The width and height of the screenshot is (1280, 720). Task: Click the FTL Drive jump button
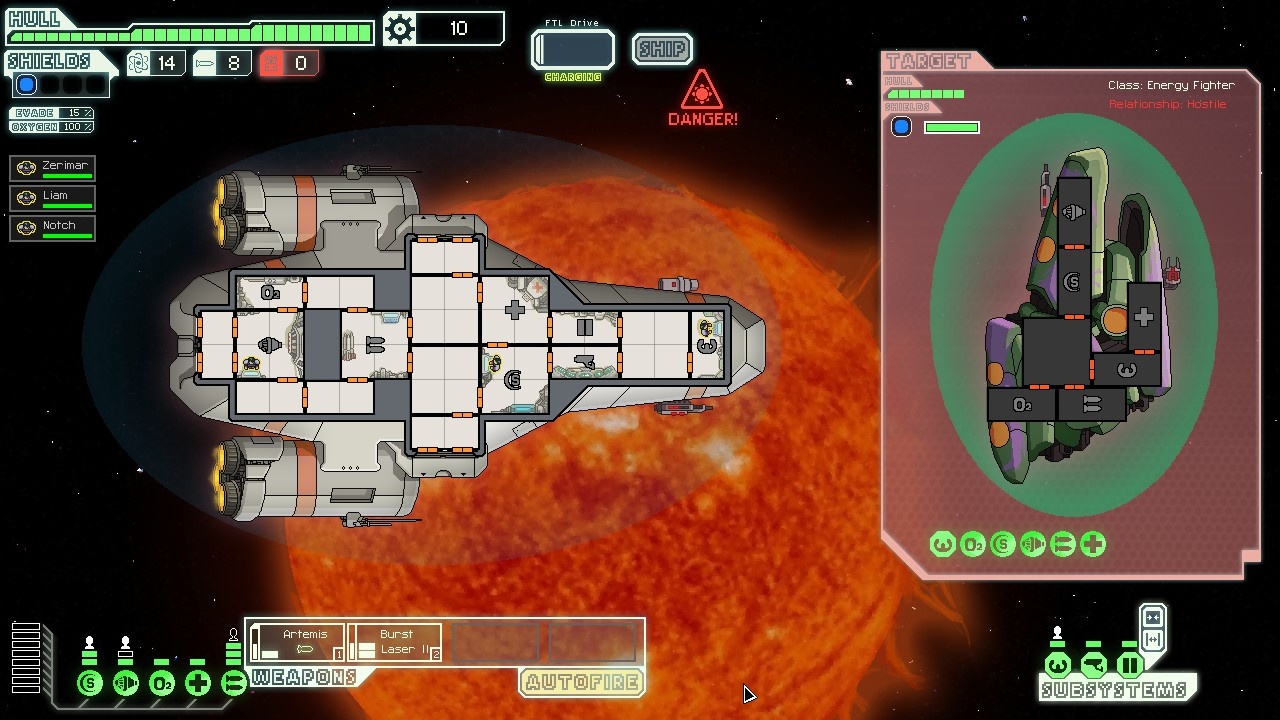click(x=573, y=50)
